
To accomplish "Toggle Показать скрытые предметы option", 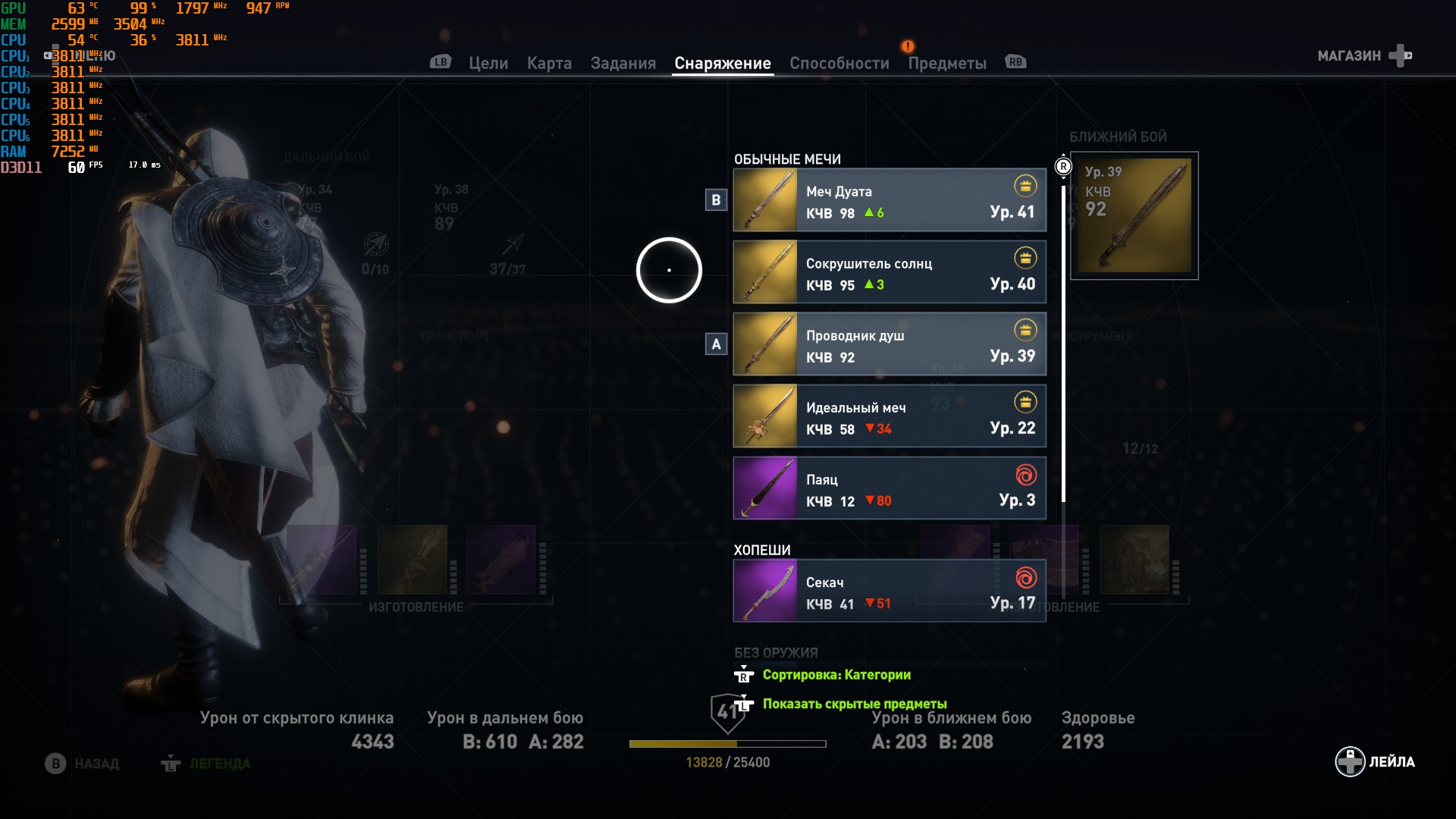I will (x=854, y=704).
